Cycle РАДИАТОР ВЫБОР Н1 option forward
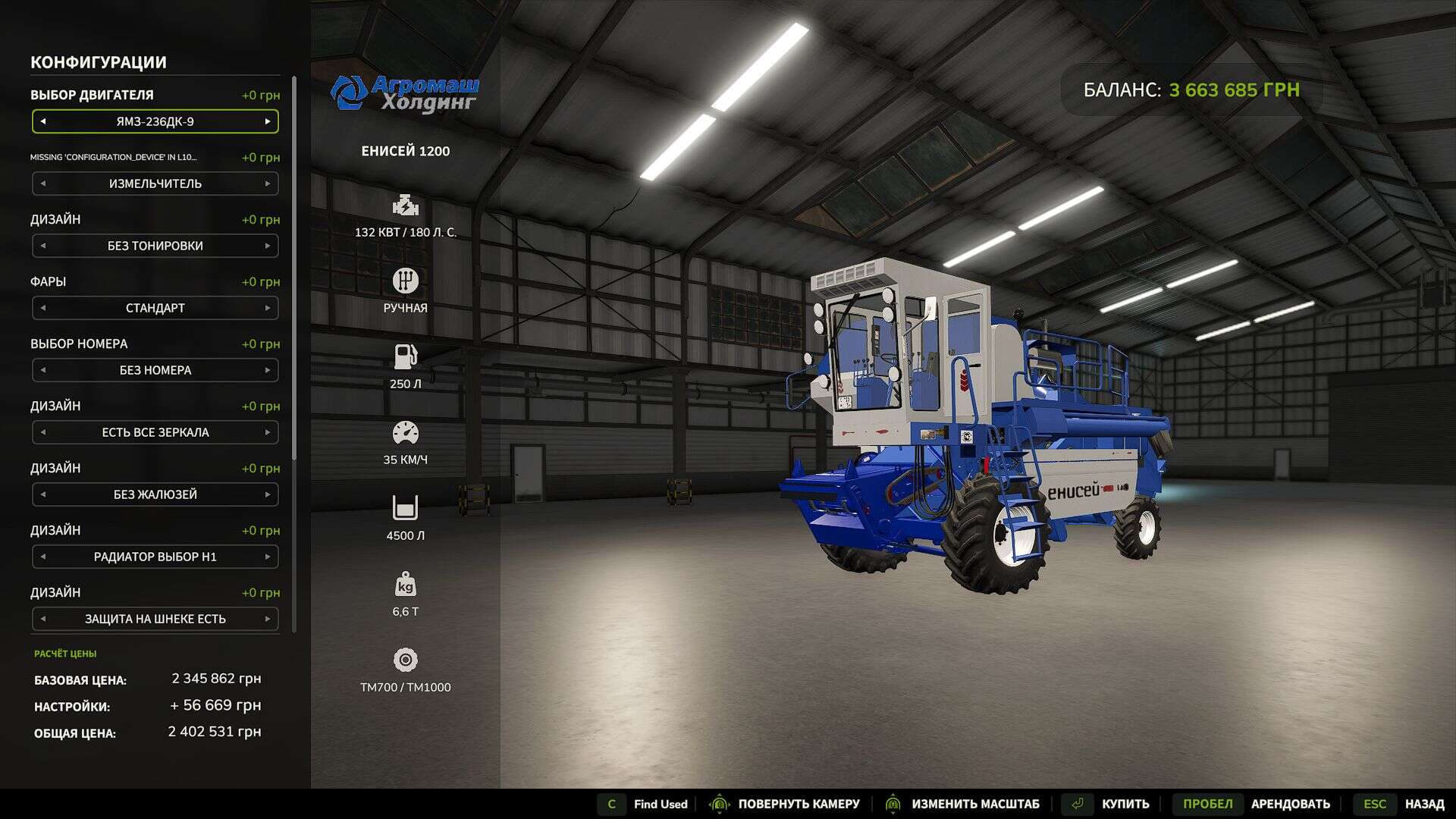Viewport: 1456px width, 819px height. pos(268,557)
